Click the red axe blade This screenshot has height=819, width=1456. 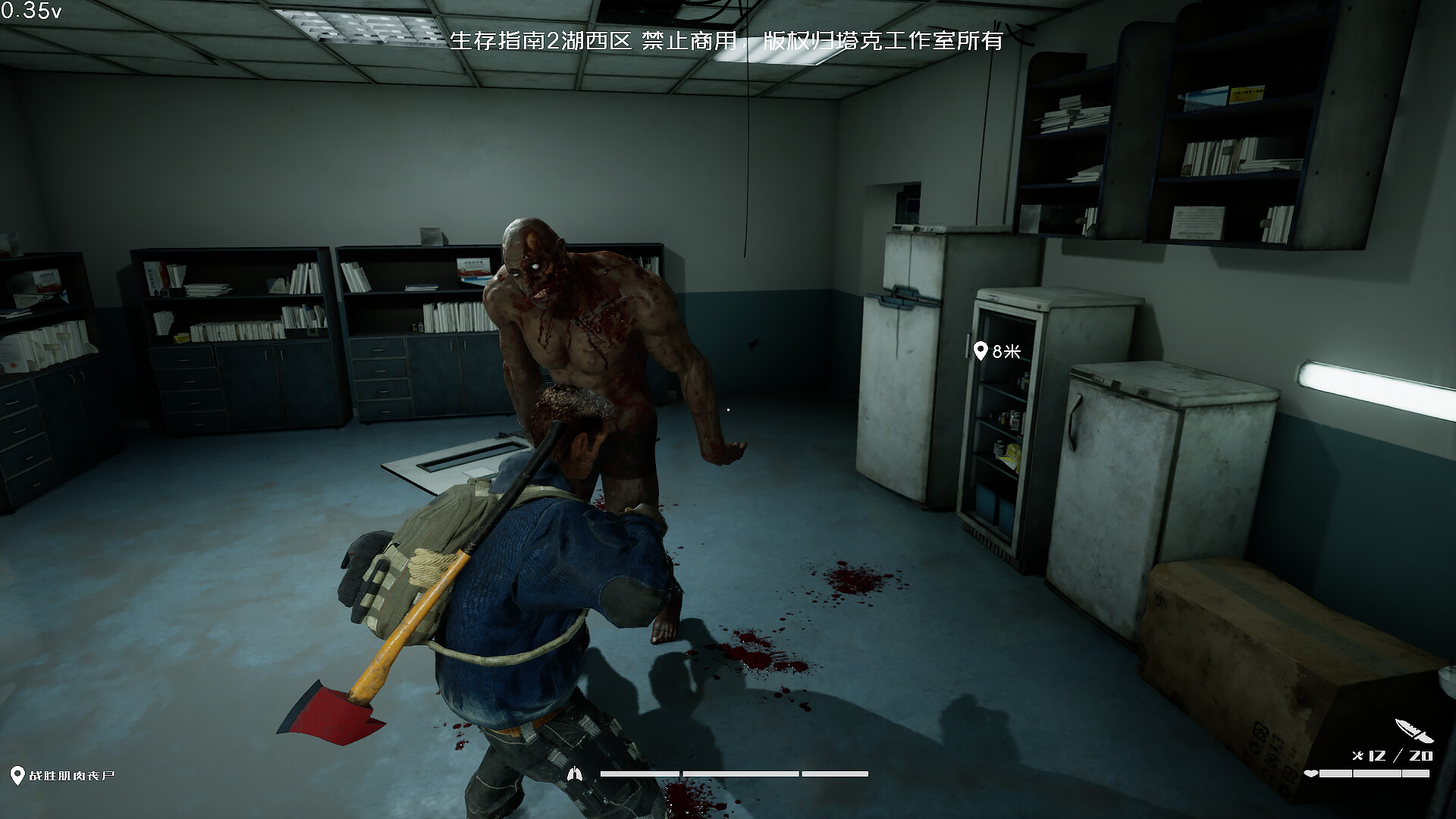click(330, 712)
